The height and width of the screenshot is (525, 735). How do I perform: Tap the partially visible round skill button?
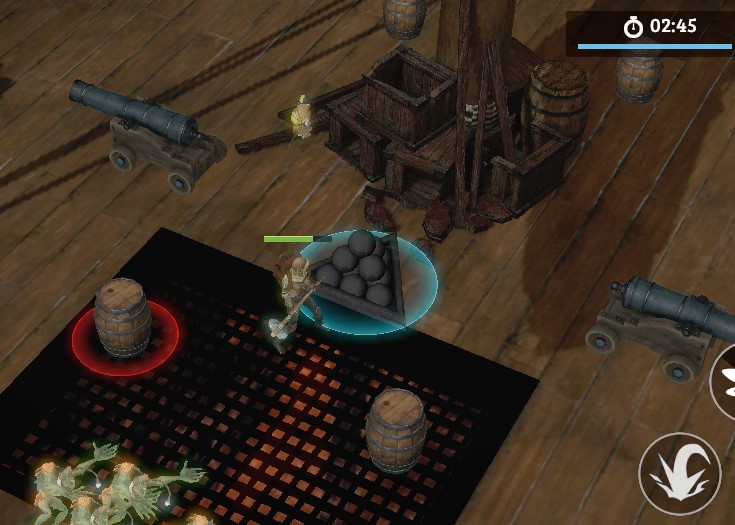click(x=724, y=380)
